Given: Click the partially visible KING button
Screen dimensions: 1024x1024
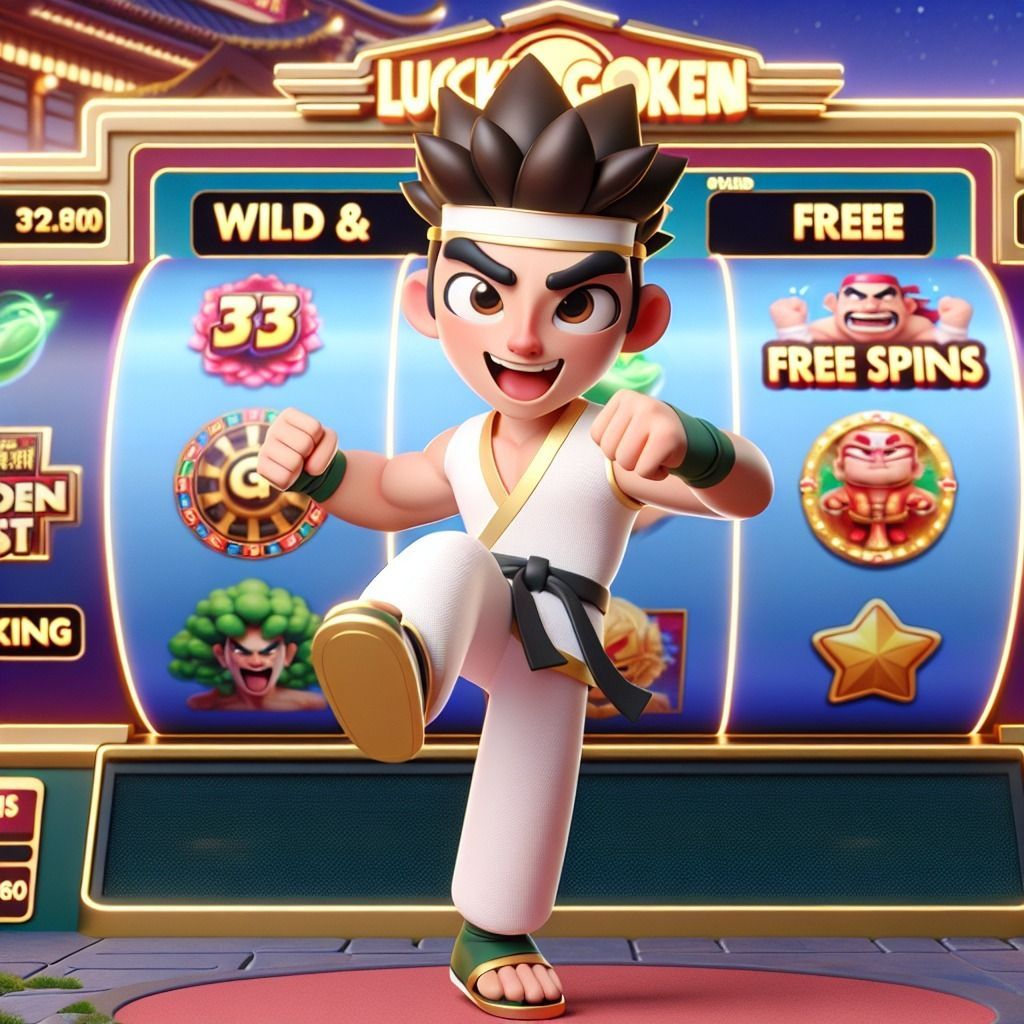Looking at the screenshot, I should [x=40, y=631].
